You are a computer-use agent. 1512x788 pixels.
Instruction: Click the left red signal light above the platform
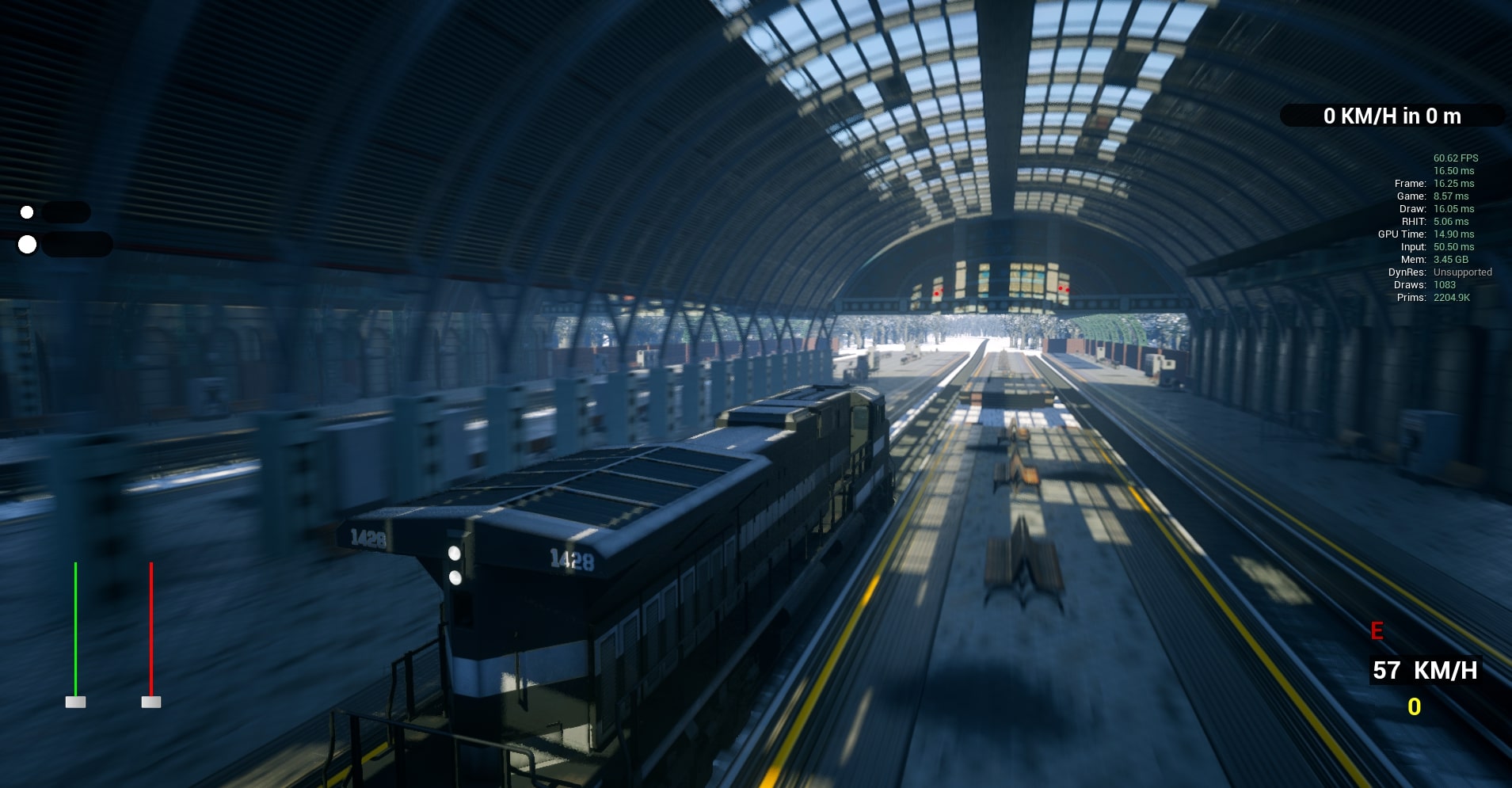click(937, 291)
